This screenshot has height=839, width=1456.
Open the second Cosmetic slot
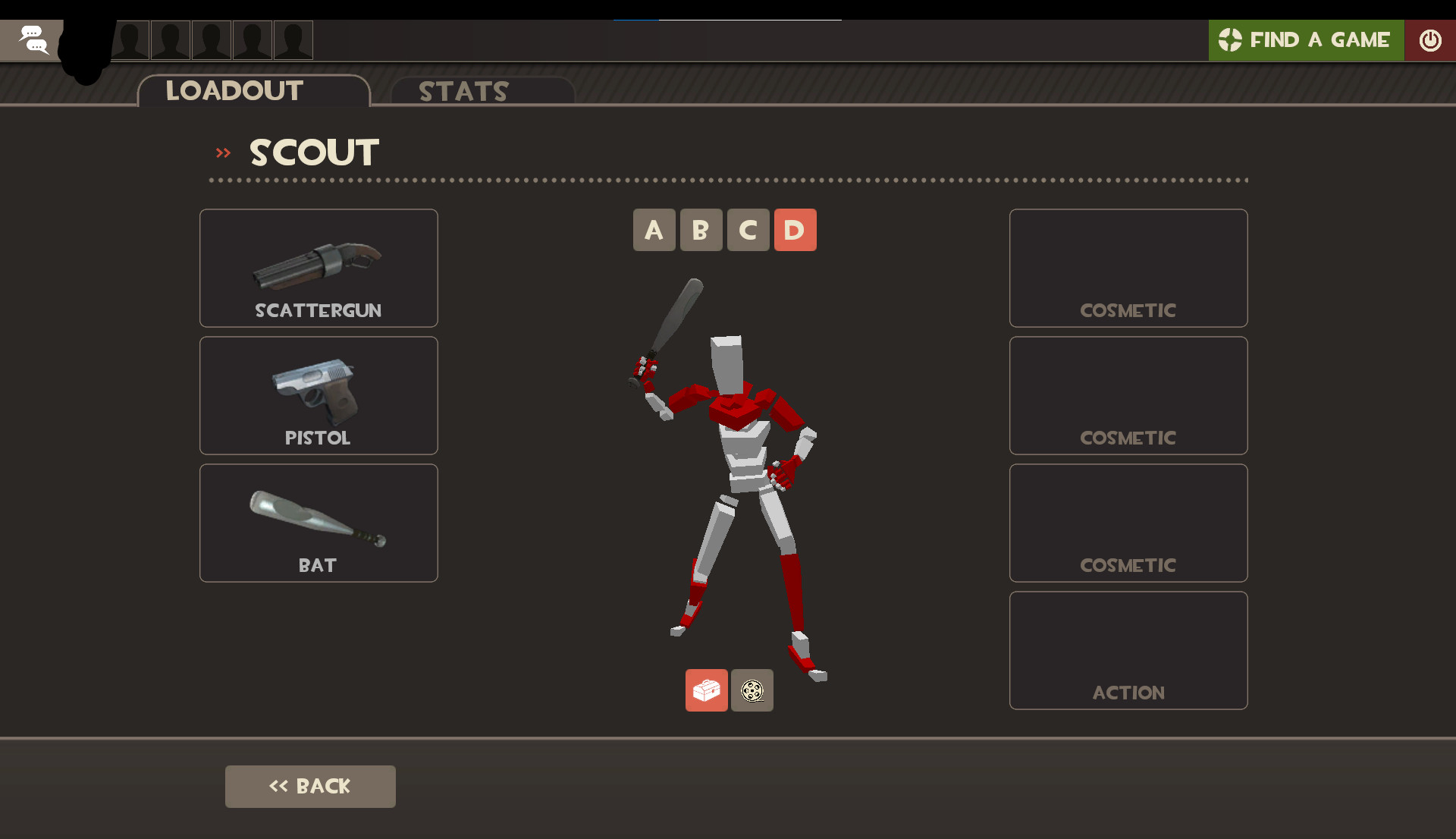coord(1128,395)
